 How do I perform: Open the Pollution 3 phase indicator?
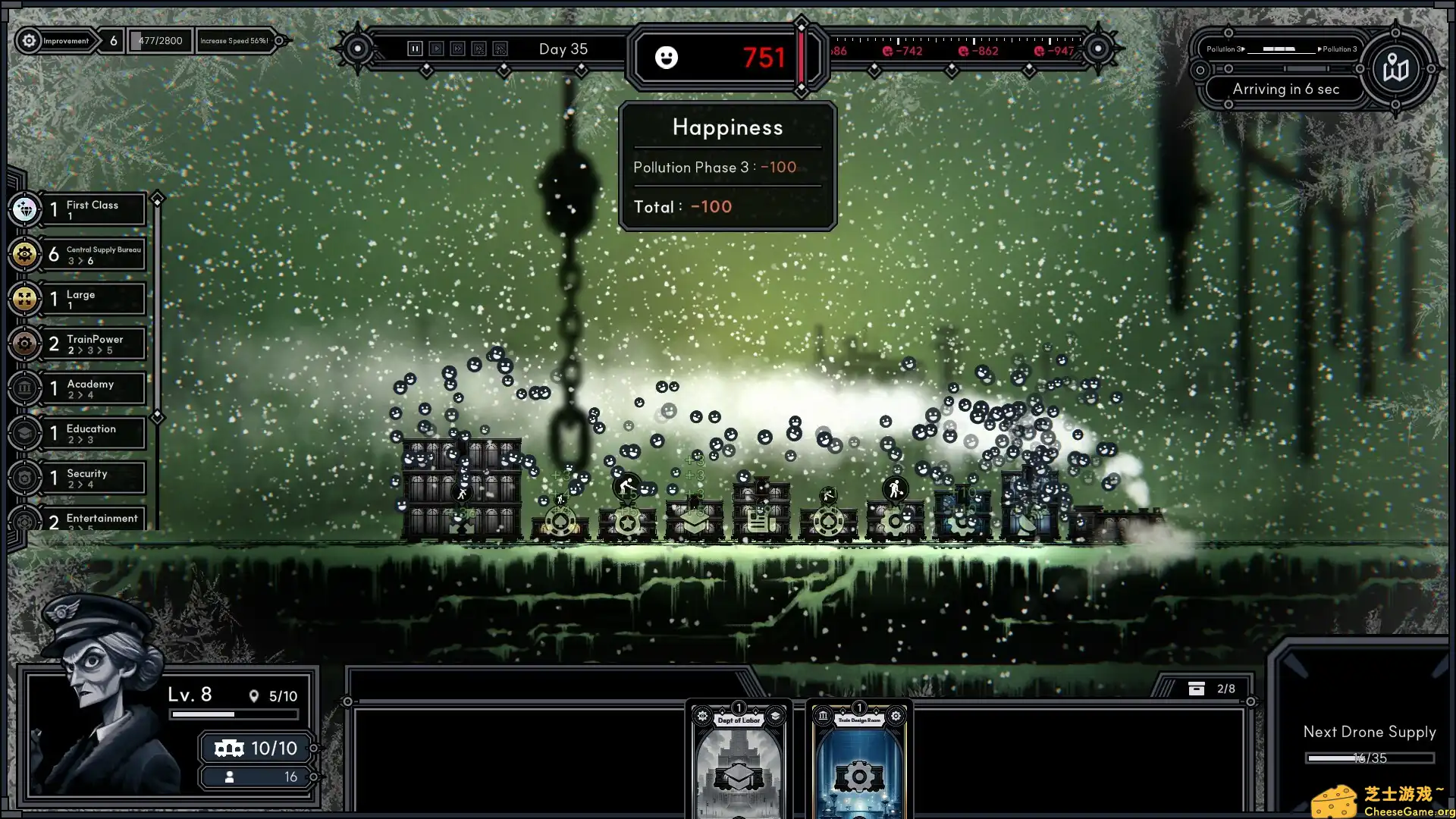[x=1282, y=49]
